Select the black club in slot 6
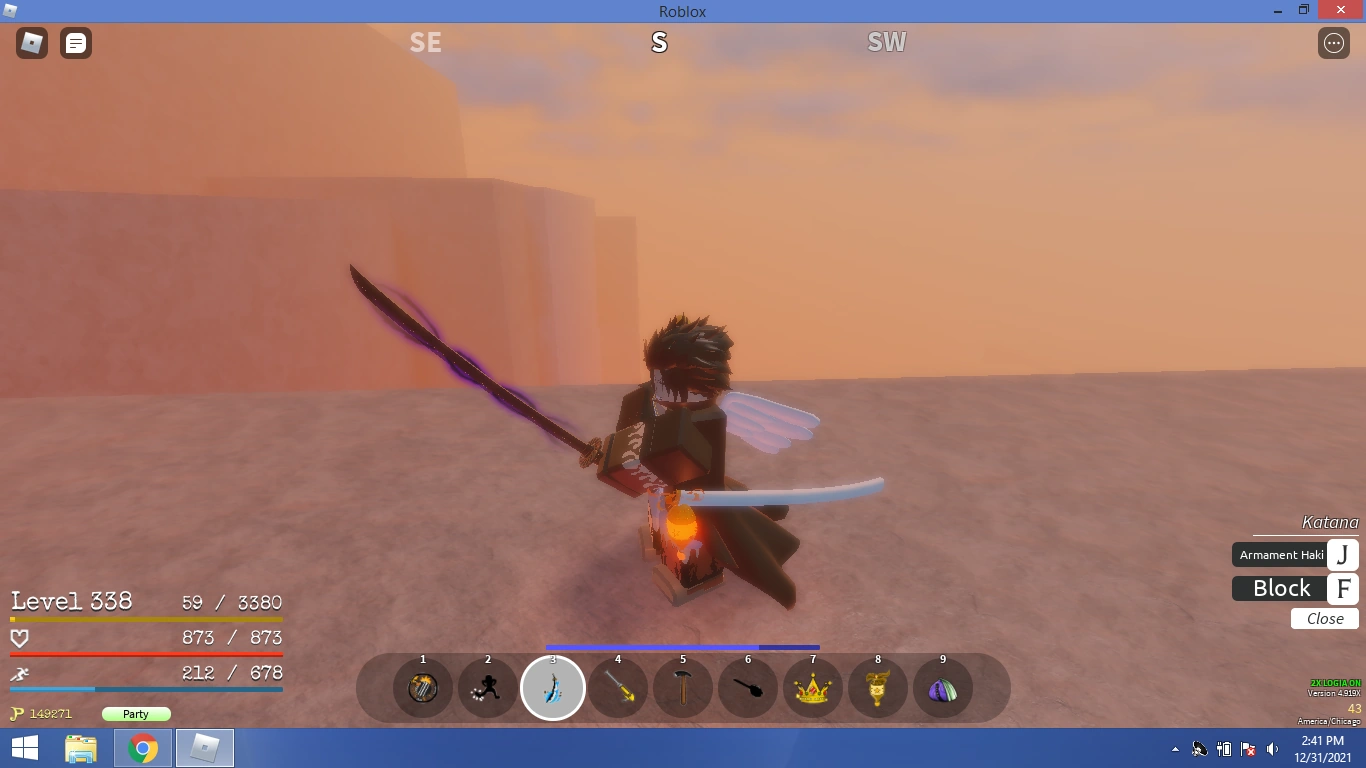Image resolution: width=1366 pixels, height=768 pixels. pyautogui.click(x=748, y=687)
